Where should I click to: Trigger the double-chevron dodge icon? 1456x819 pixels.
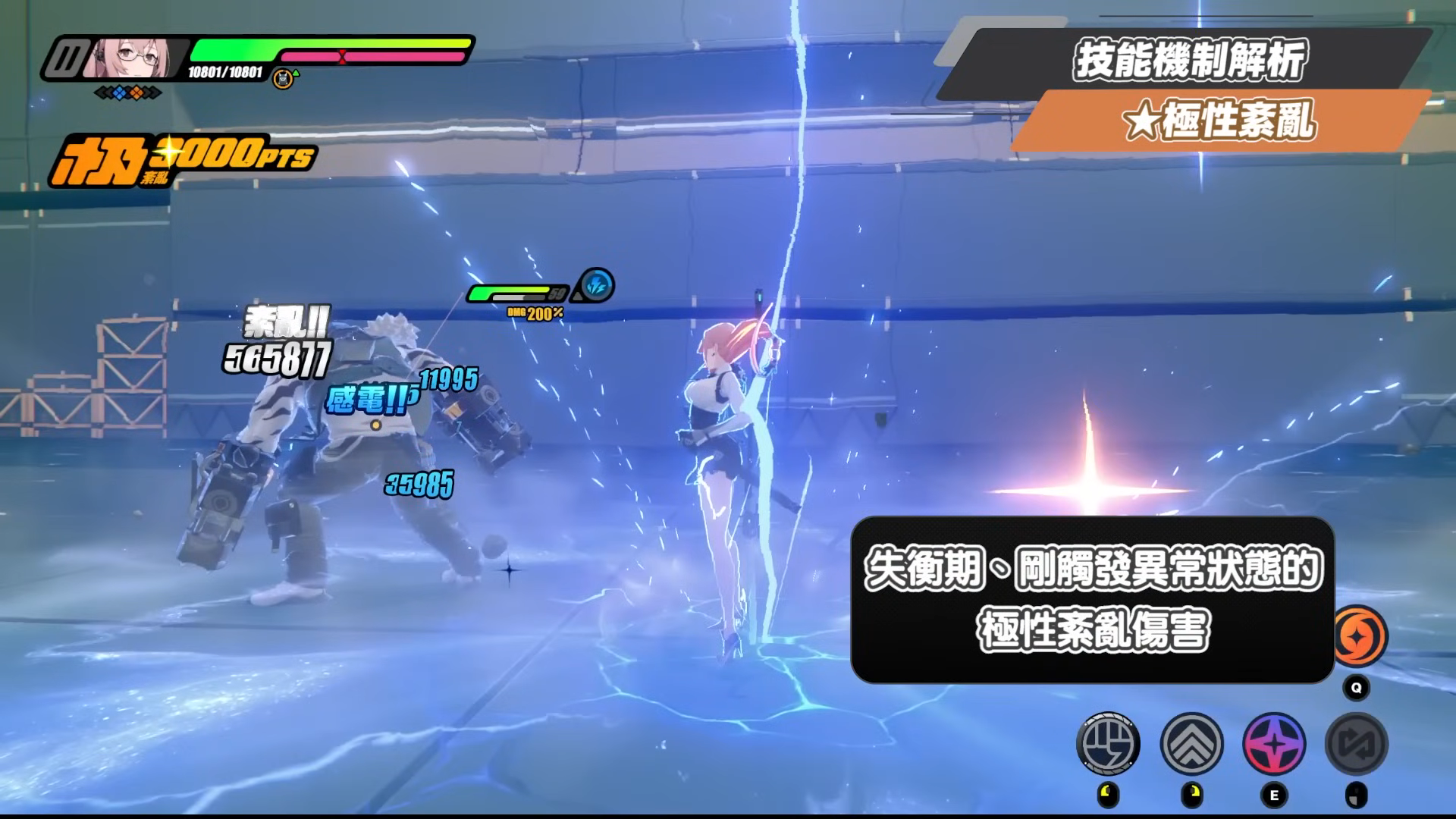(1191, 745)
